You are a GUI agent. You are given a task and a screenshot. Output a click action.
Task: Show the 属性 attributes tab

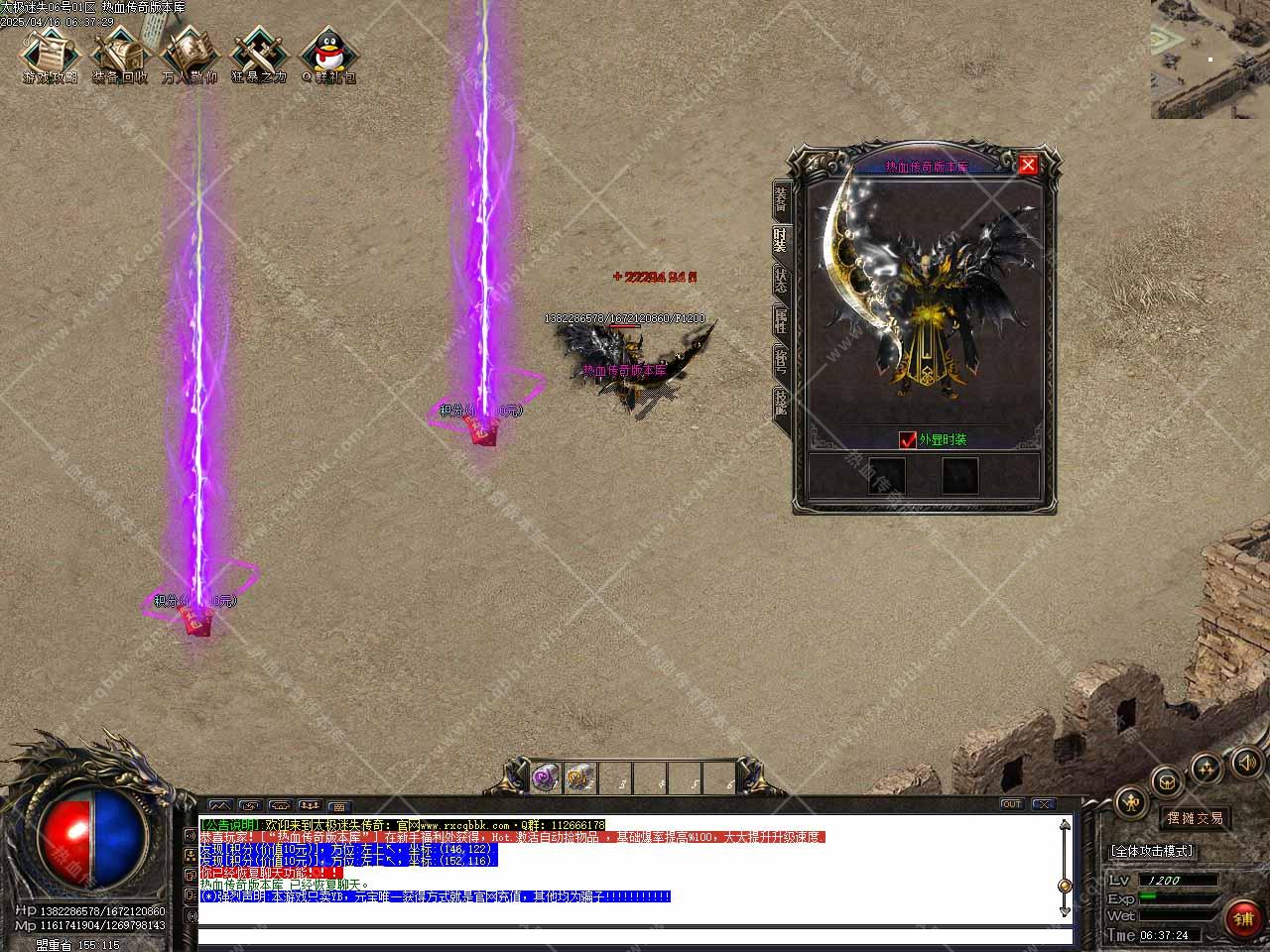tap(782, 321)
